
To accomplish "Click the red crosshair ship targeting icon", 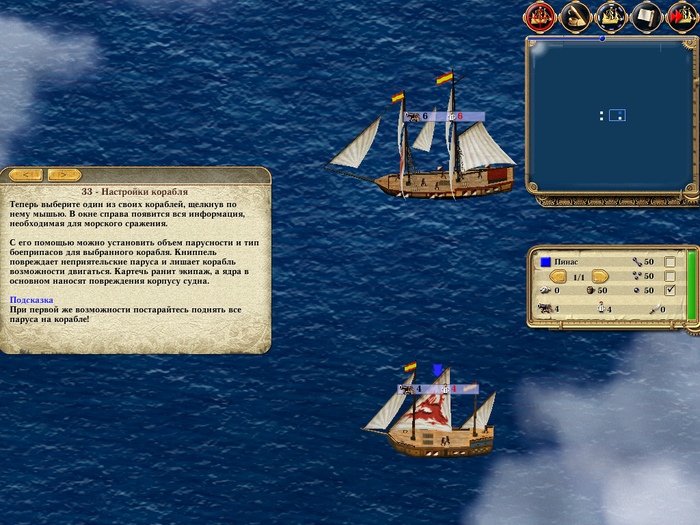I will [540, 15].
